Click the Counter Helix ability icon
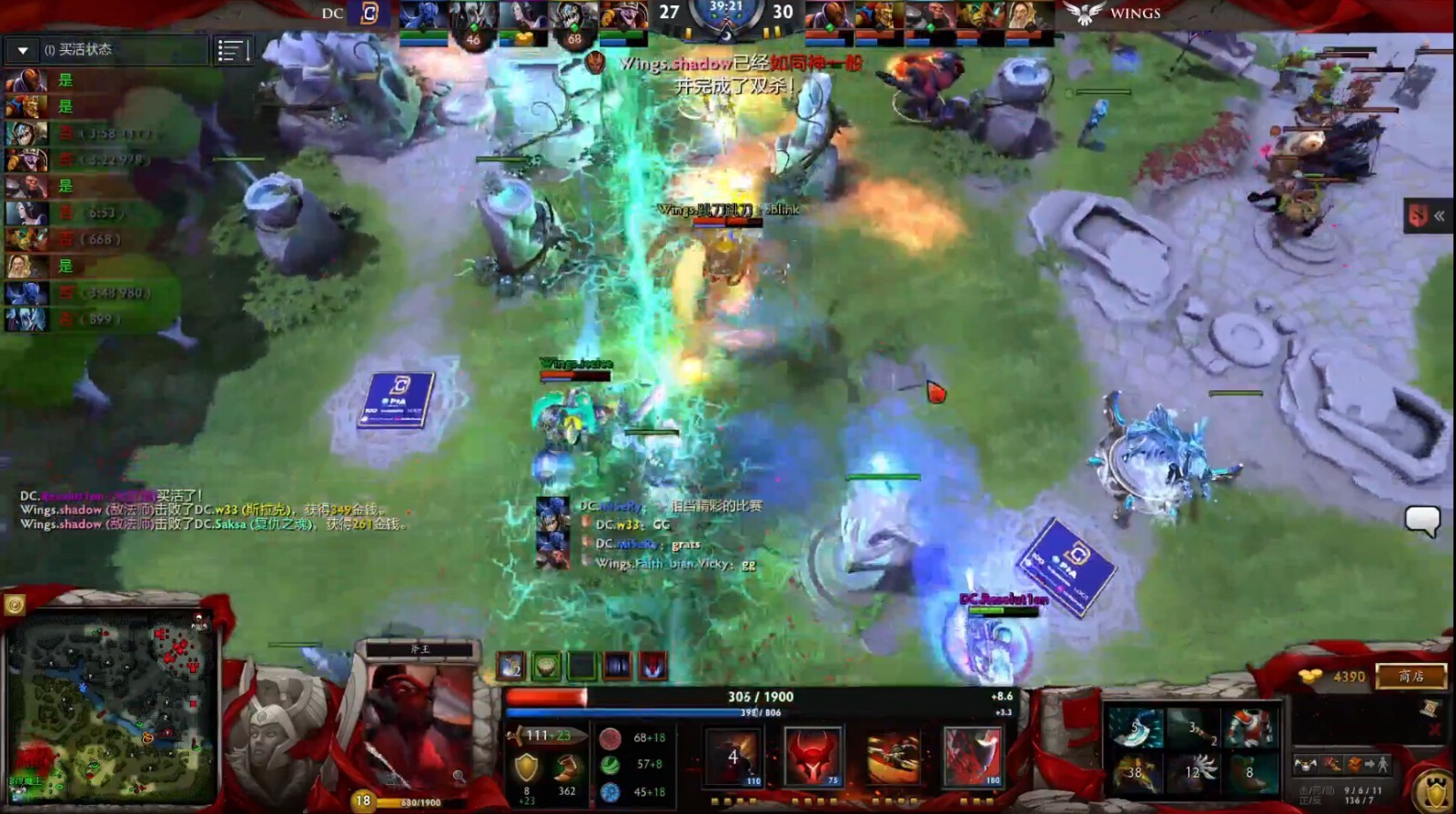1456x814 pixels. point(892,757)
